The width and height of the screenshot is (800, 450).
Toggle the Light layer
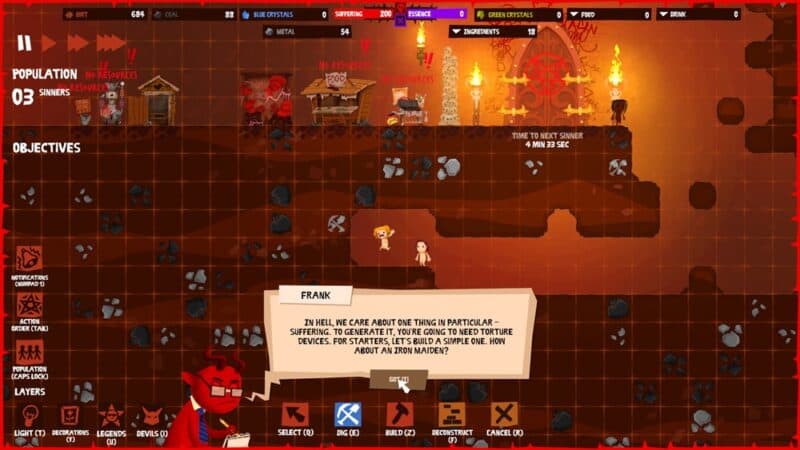click(30, 415)
